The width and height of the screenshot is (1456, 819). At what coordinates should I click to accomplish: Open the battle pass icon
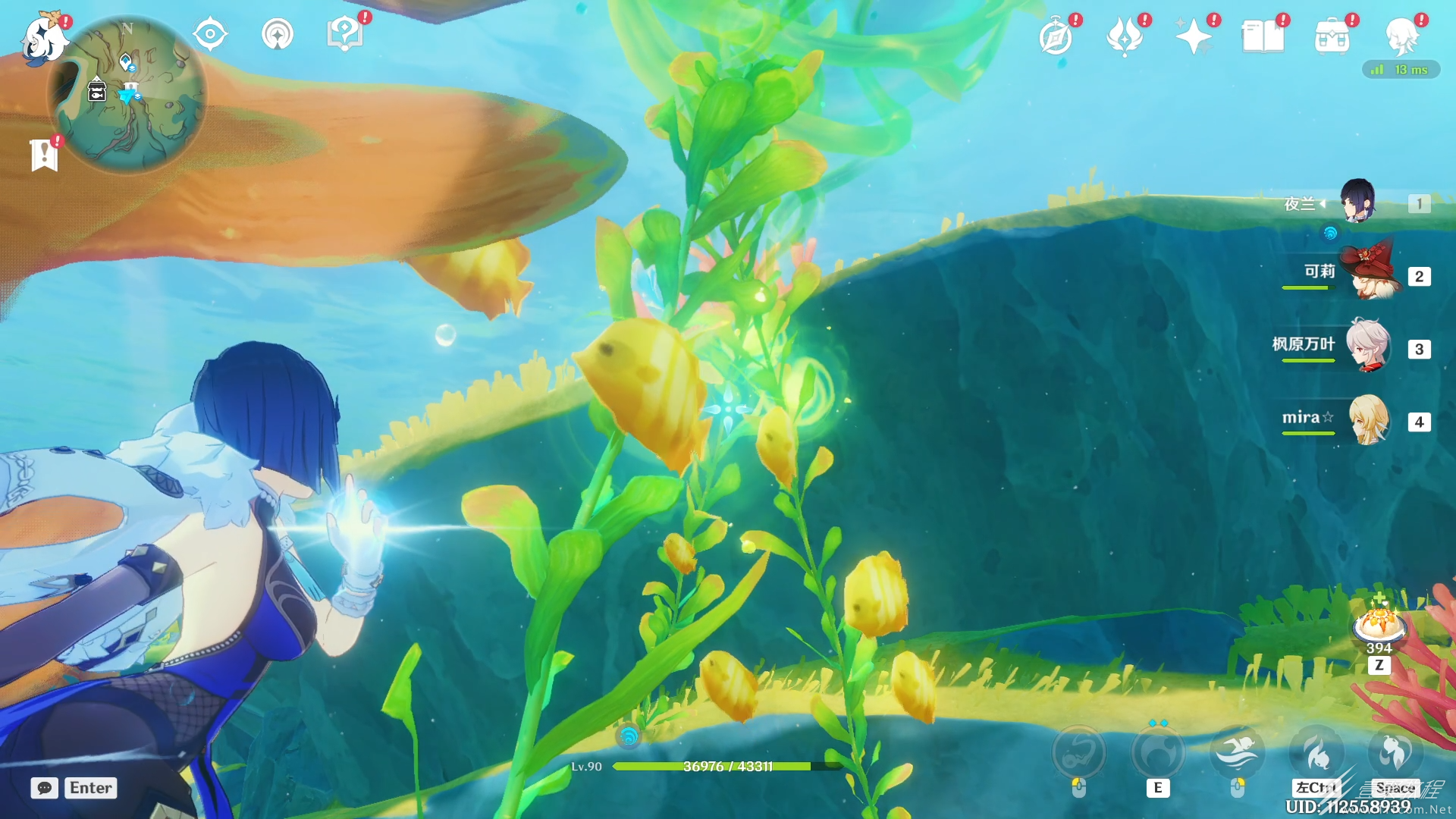(x=1125, y=36)
